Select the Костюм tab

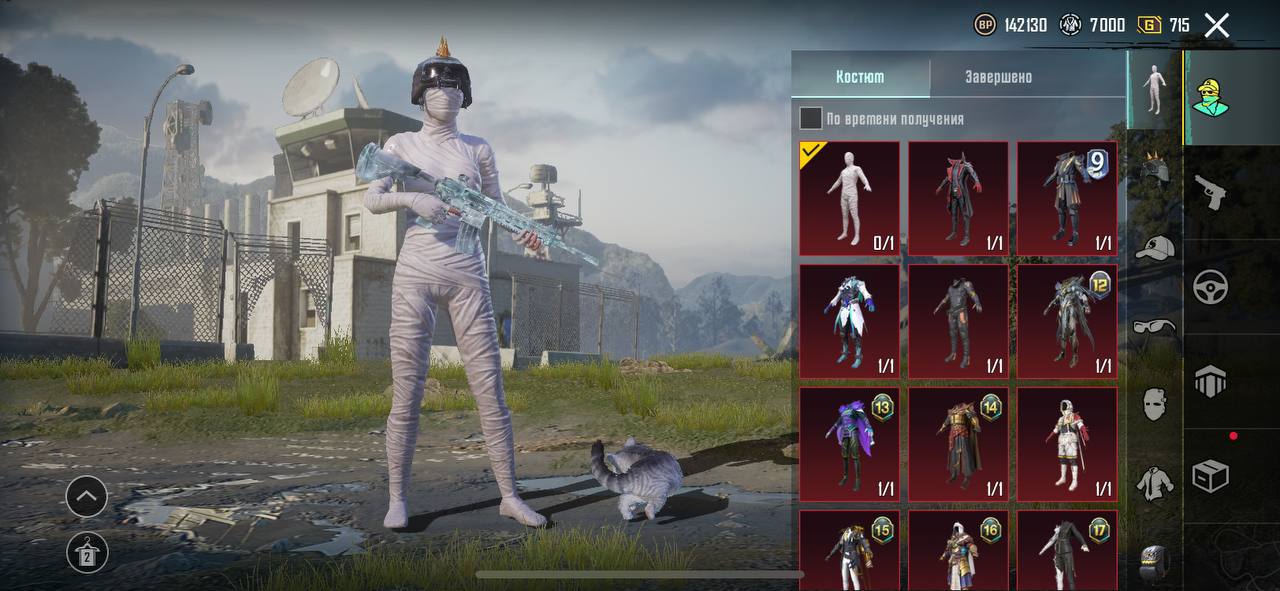click(x=860, y=77)
